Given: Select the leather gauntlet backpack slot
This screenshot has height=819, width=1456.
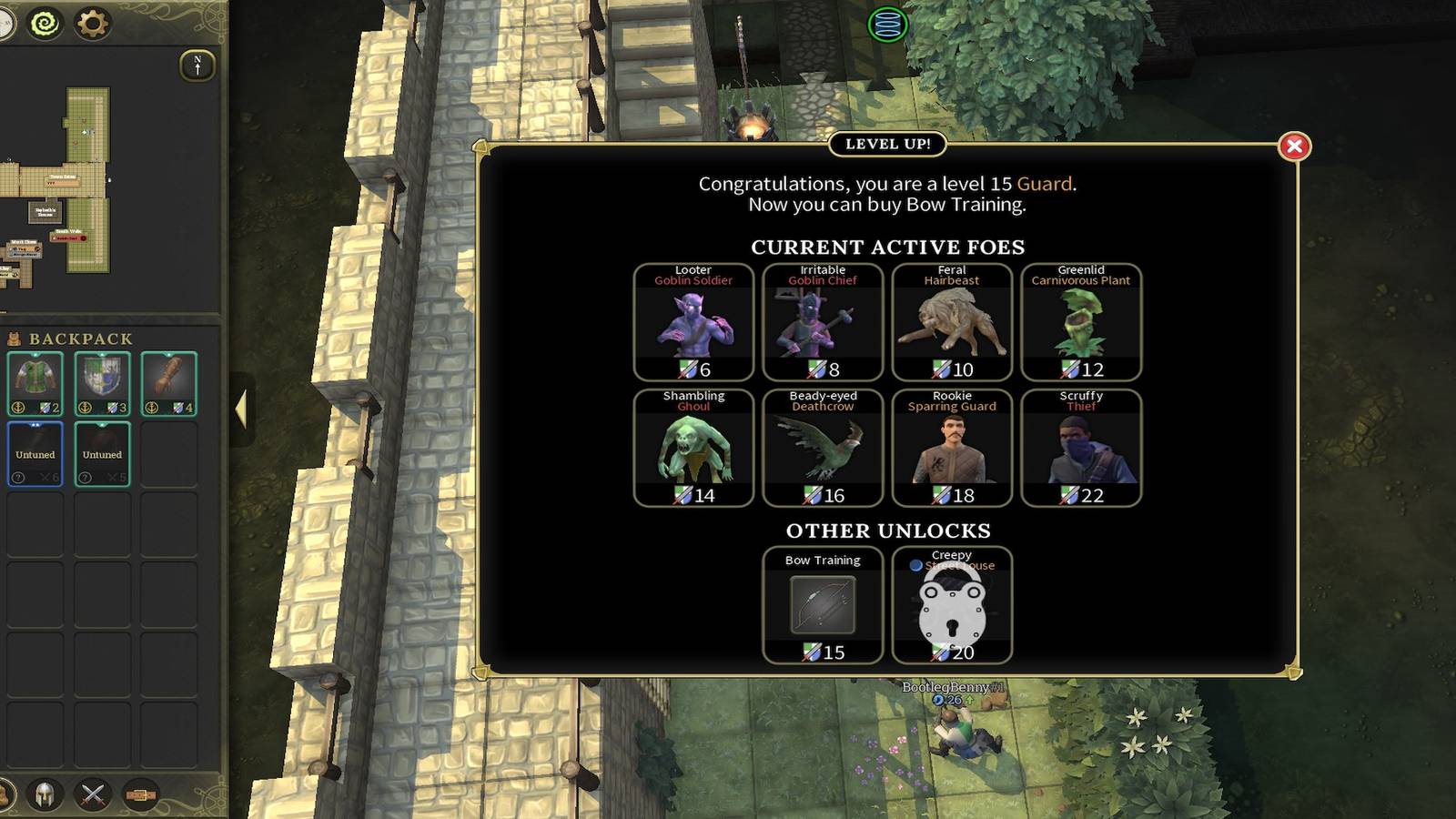Looking at the screenshot, I should point(168,383).
